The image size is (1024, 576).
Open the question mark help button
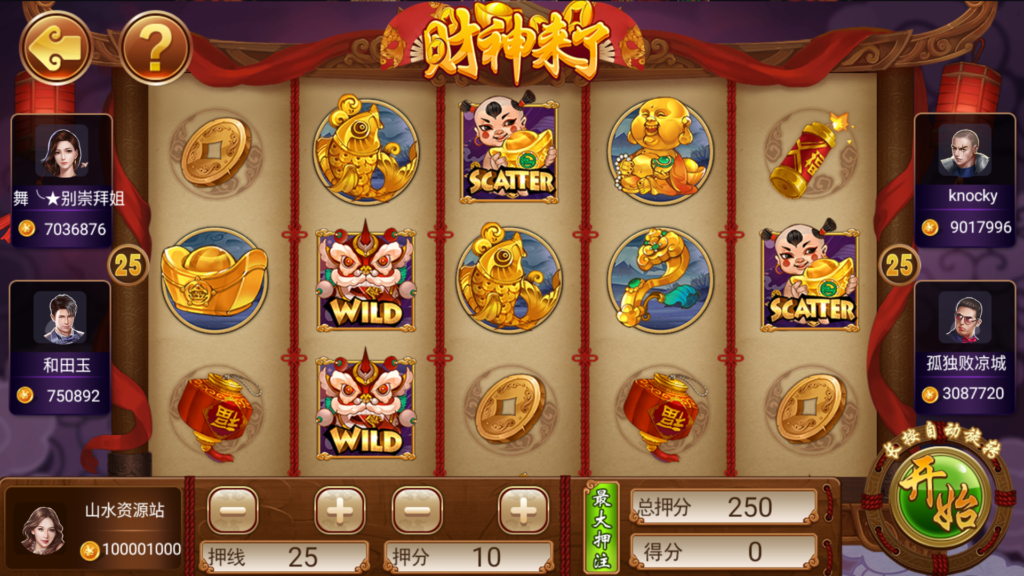[155, 47]
